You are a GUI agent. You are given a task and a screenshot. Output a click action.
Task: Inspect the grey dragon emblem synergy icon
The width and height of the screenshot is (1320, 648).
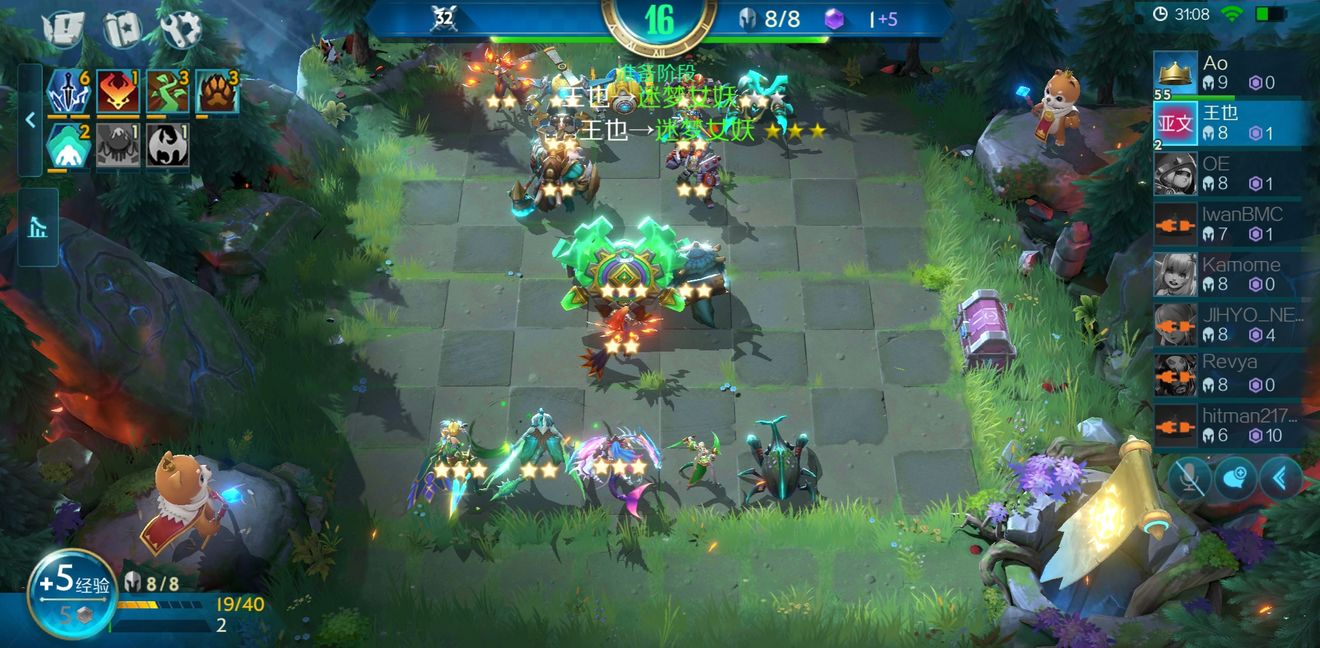click(168, 145)
